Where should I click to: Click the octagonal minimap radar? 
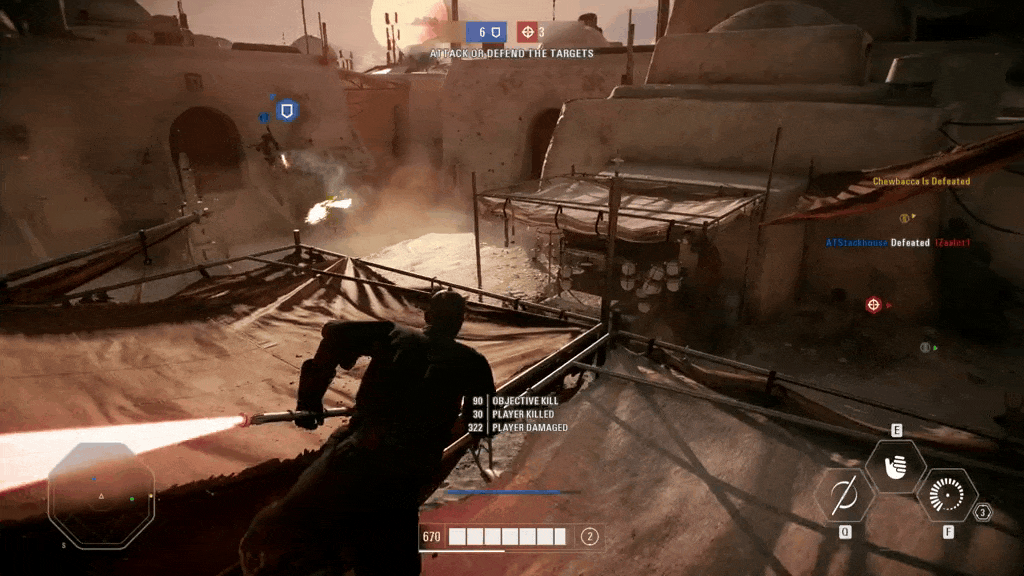[101, 496]
